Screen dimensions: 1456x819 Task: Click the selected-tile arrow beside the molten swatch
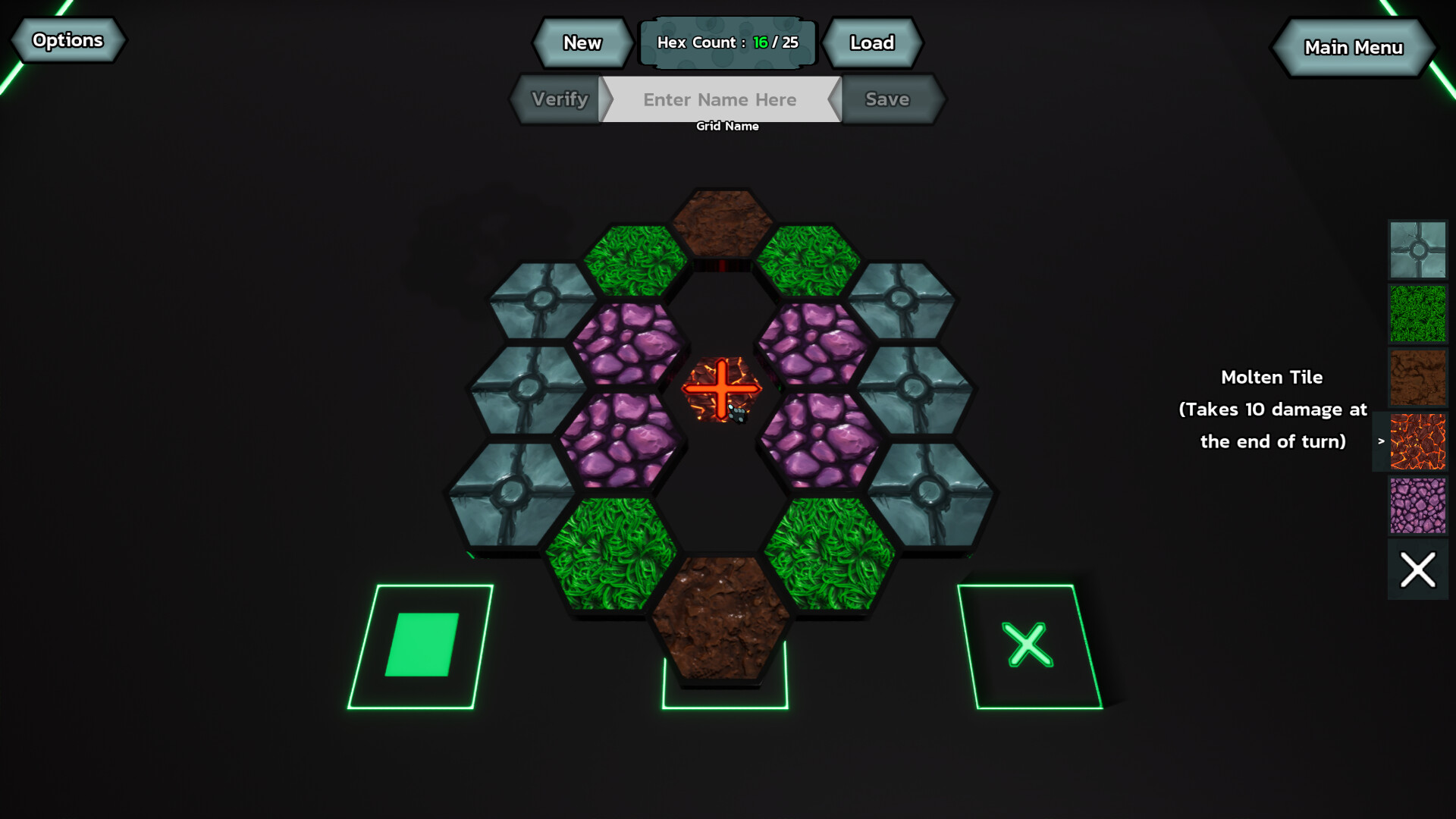point(1382,441)
